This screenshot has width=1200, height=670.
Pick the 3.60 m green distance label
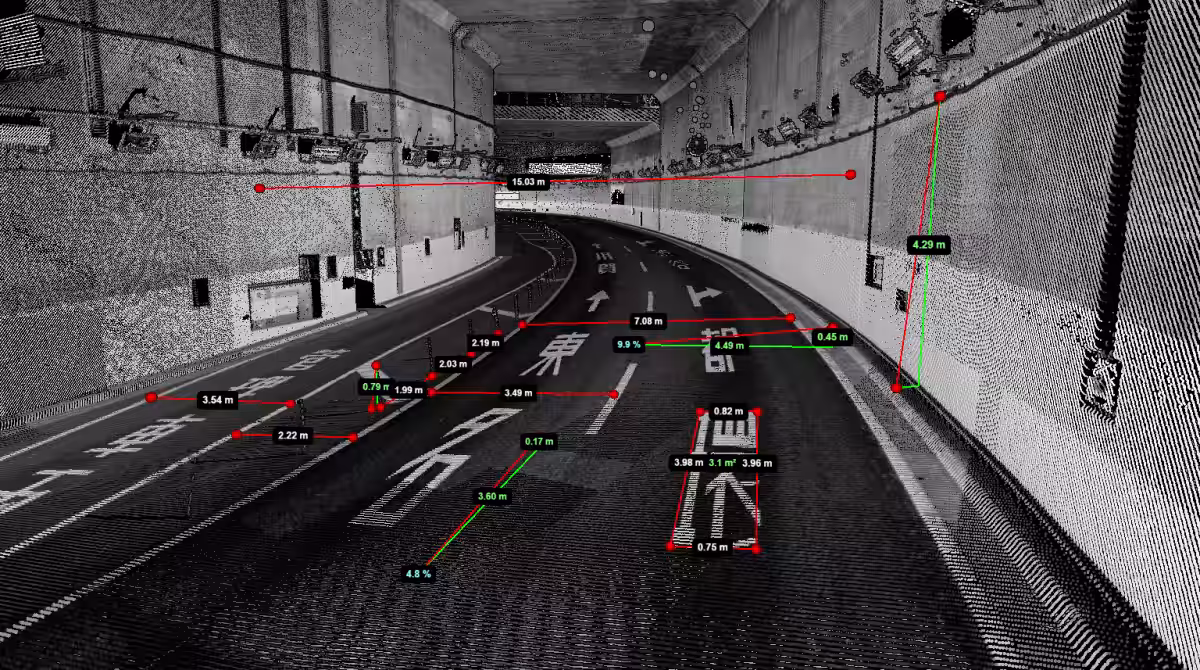coord(493,496)
